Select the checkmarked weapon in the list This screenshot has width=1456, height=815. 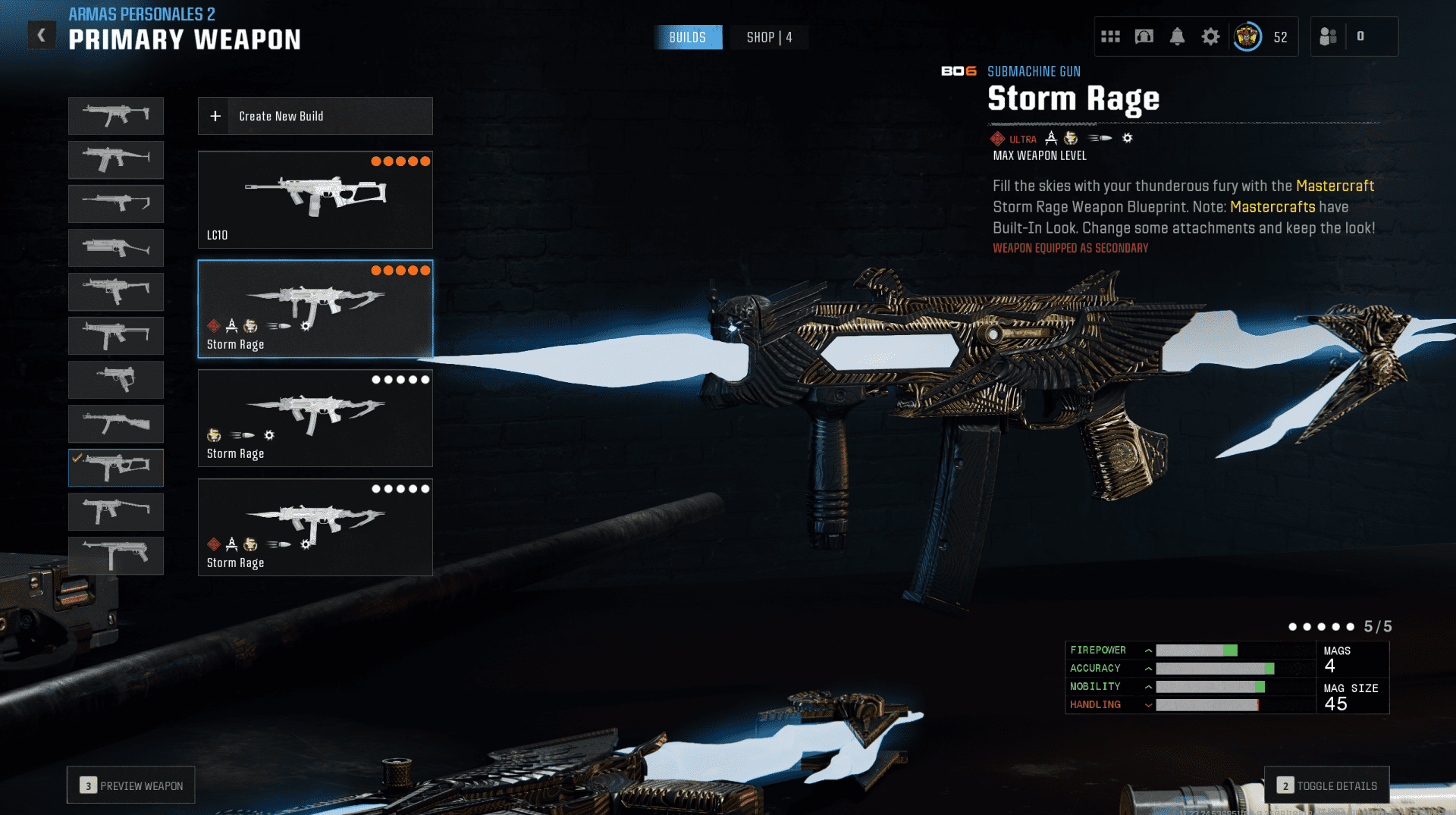click(x=116, y=468)
